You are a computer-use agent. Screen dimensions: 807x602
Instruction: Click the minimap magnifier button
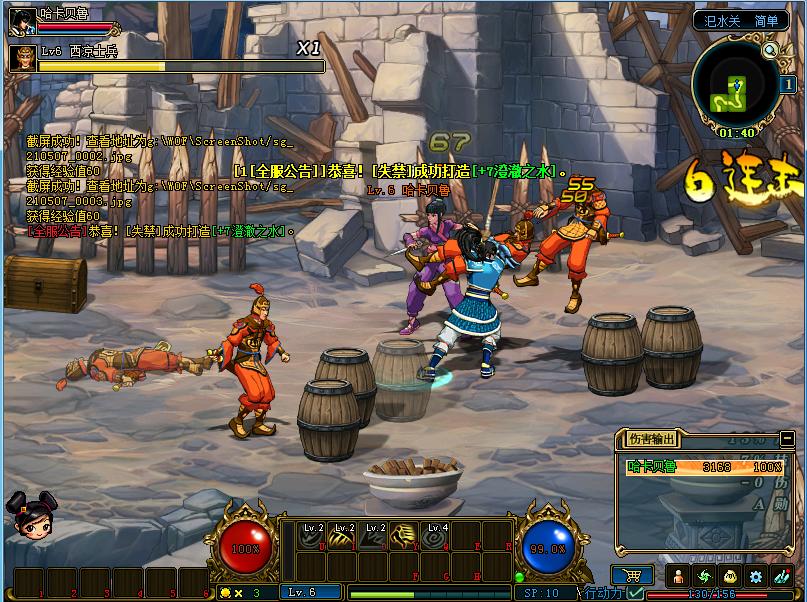[770, 50]
